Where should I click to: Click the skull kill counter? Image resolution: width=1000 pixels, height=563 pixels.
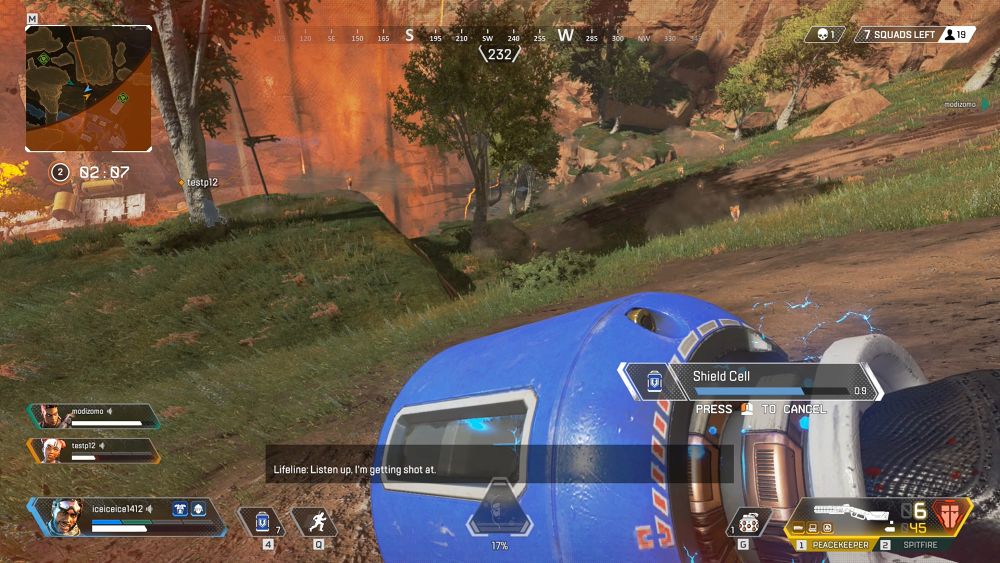827,35
